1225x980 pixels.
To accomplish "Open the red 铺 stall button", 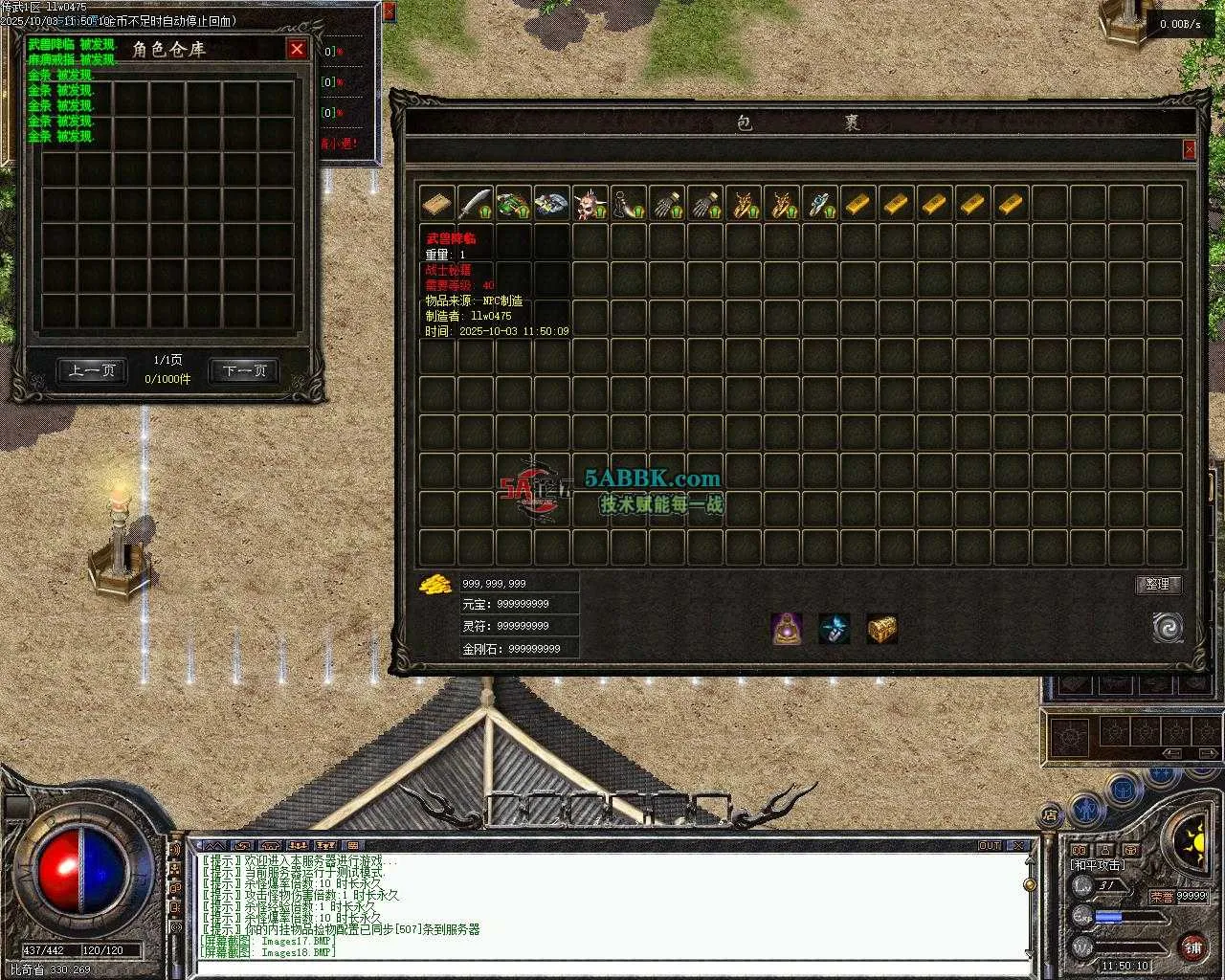I will coord(1192,947).
